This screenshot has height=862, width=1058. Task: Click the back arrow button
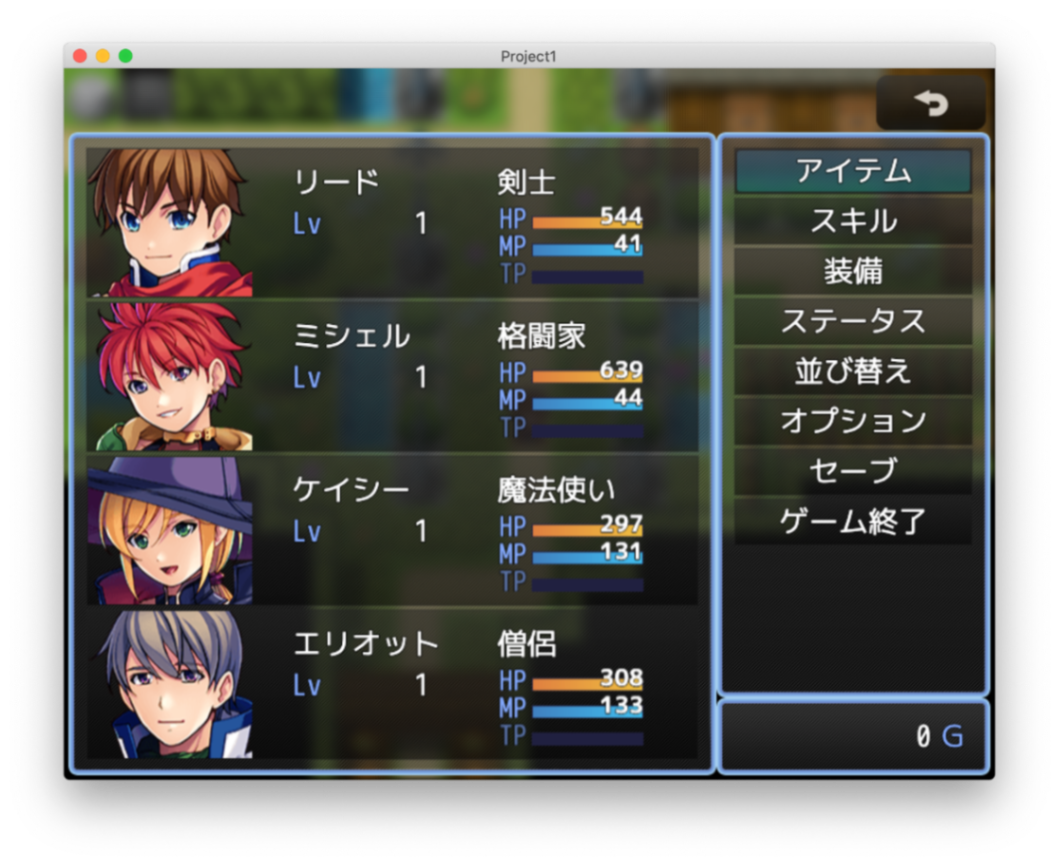(x=931, y=103)
